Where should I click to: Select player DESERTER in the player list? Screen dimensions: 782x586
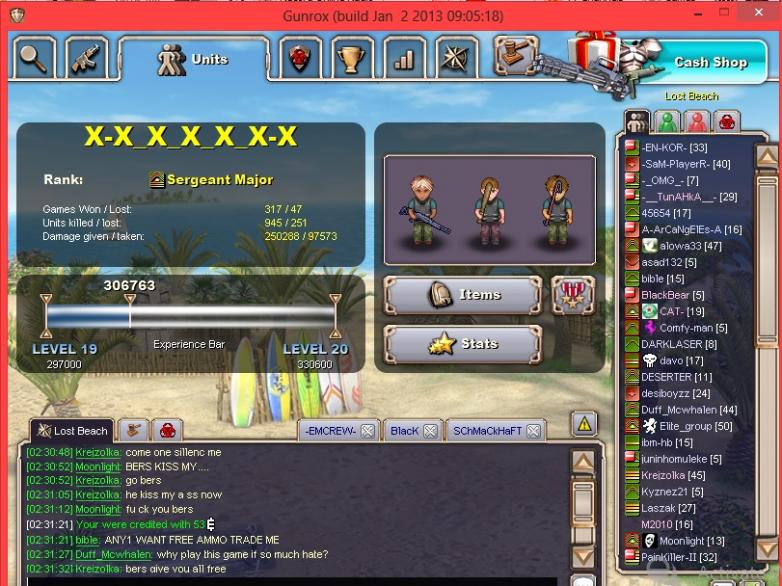click(666, 377)
